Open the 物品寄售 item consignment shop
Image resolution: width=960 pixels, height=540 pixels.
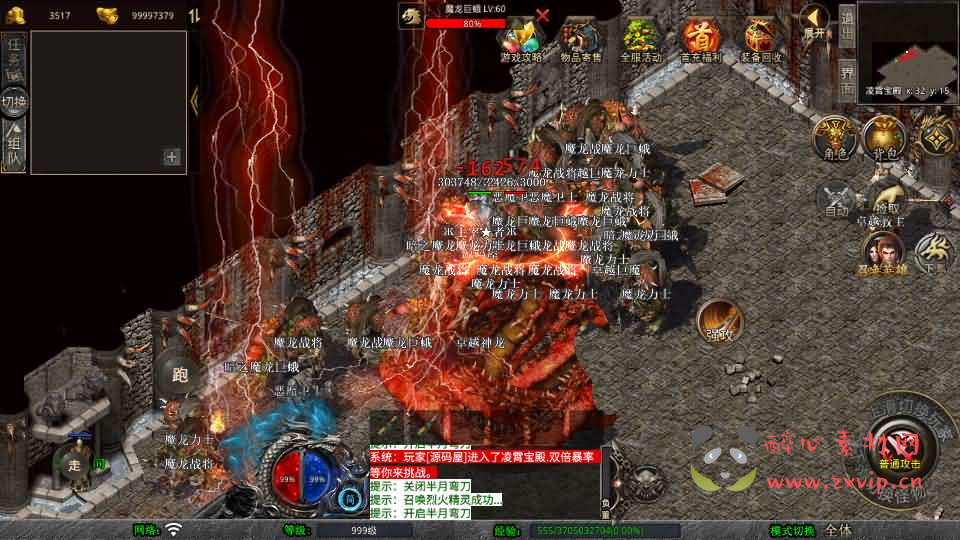point(581,41)
